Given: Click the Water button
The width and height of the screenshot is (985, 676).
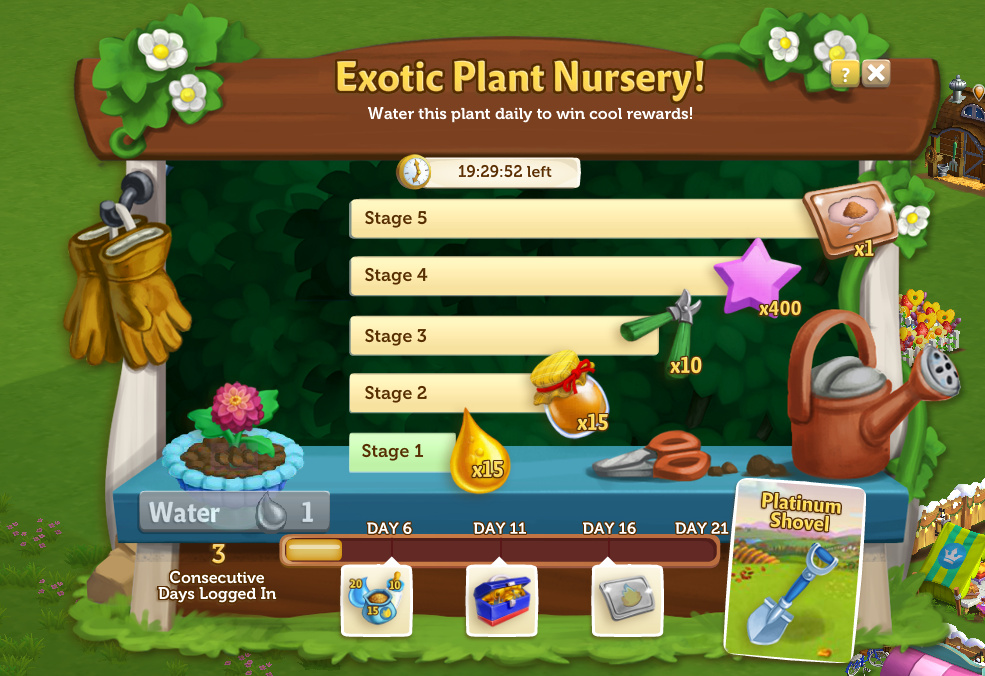Looking at the screenshot, I should [233, 513].
